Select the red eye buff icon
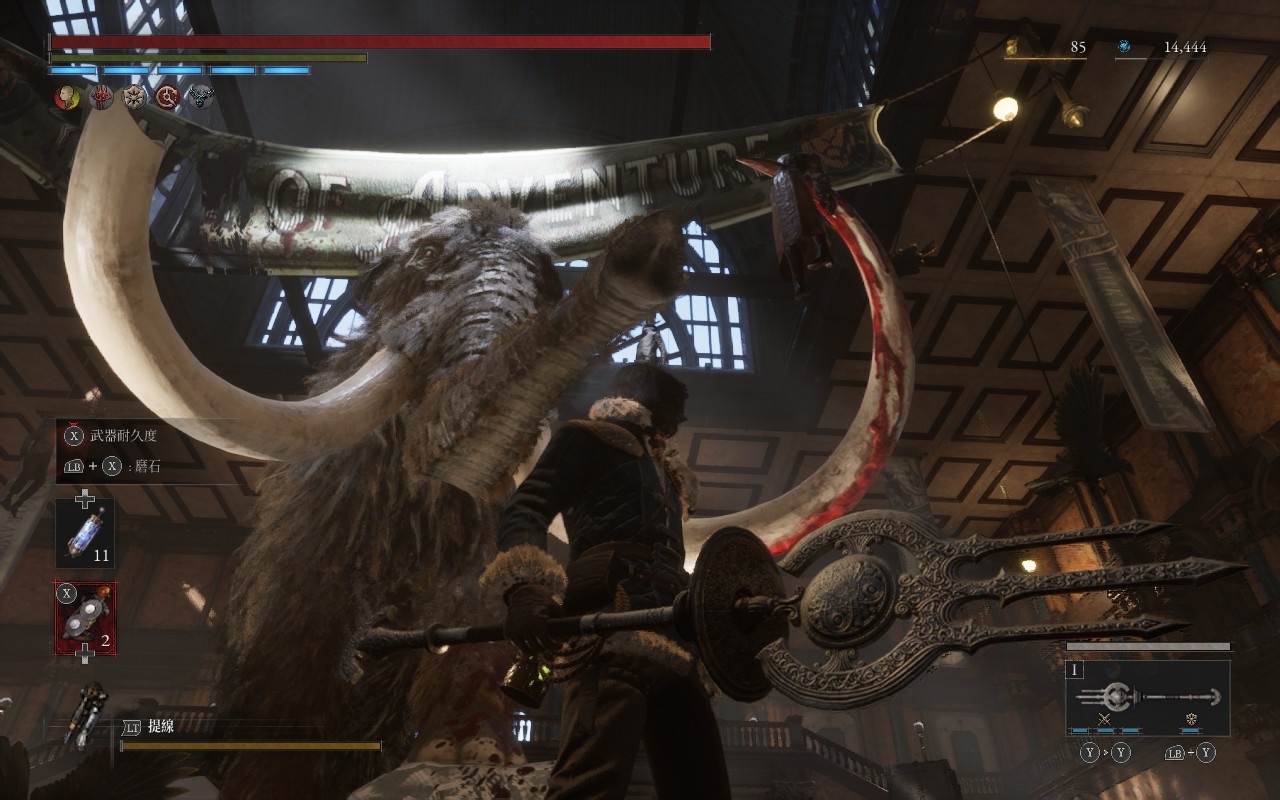 click(x=101, y=97)
